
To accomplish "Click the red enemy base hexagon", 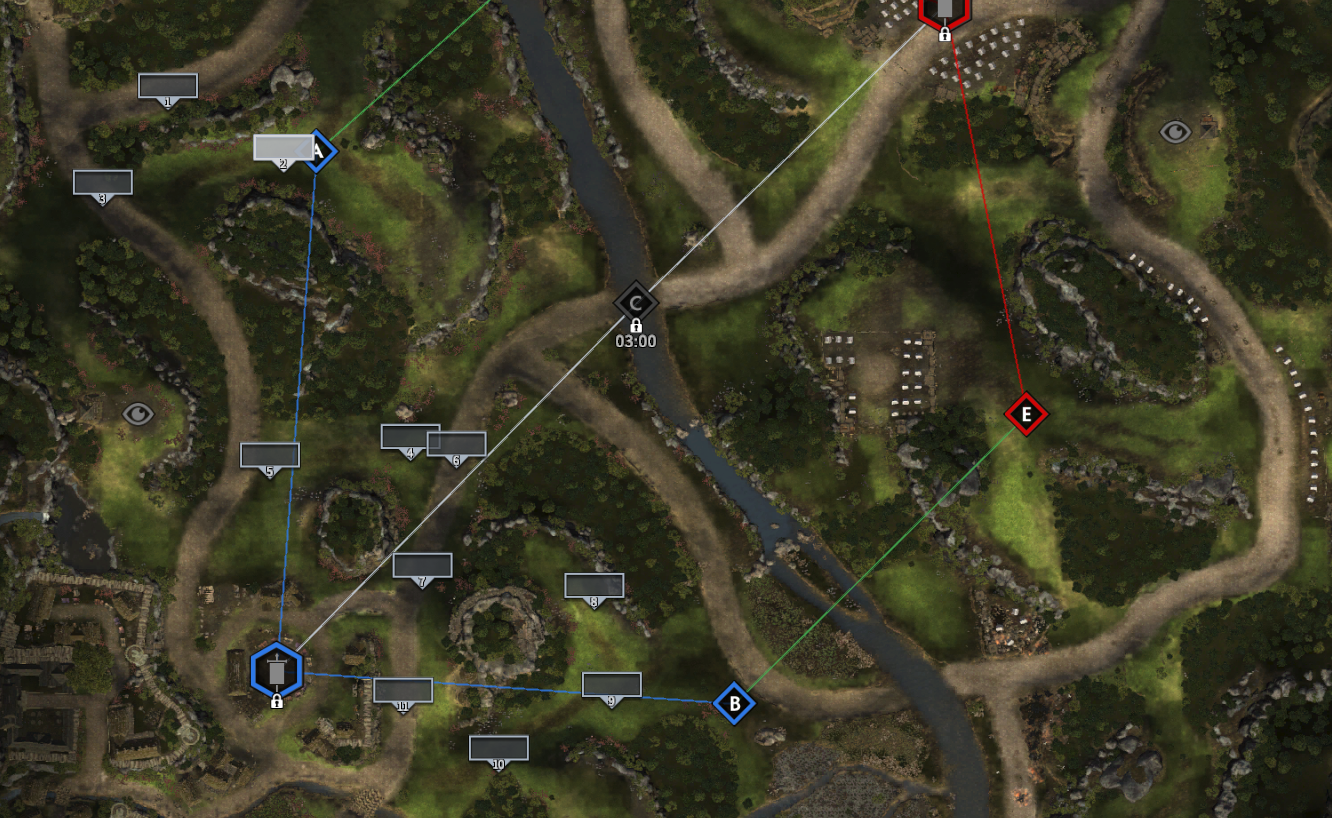I will coord(944,10).
